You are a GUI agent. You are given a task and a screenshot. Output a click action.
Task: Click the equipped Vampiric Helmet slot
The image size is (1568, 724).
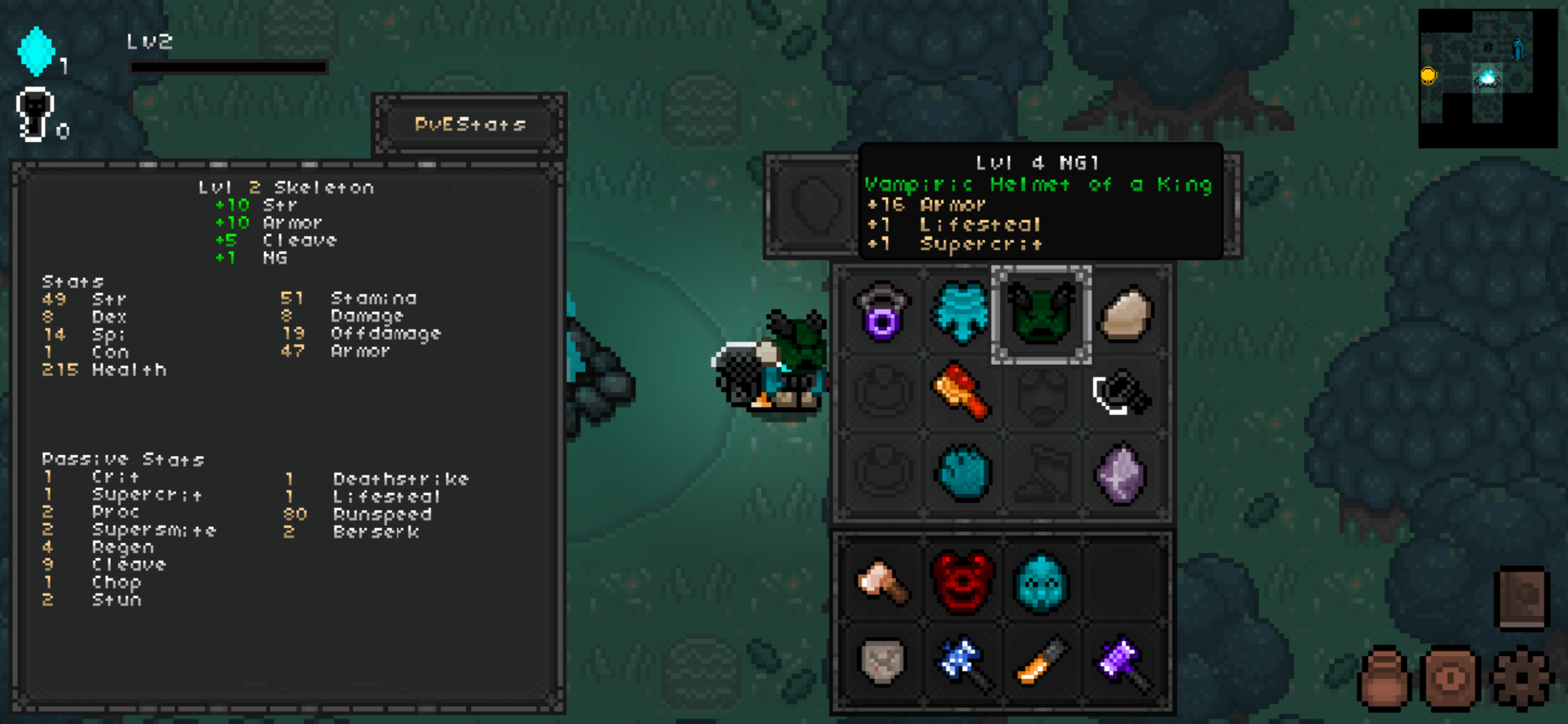pyautogui.click(x=1041, y=314)
